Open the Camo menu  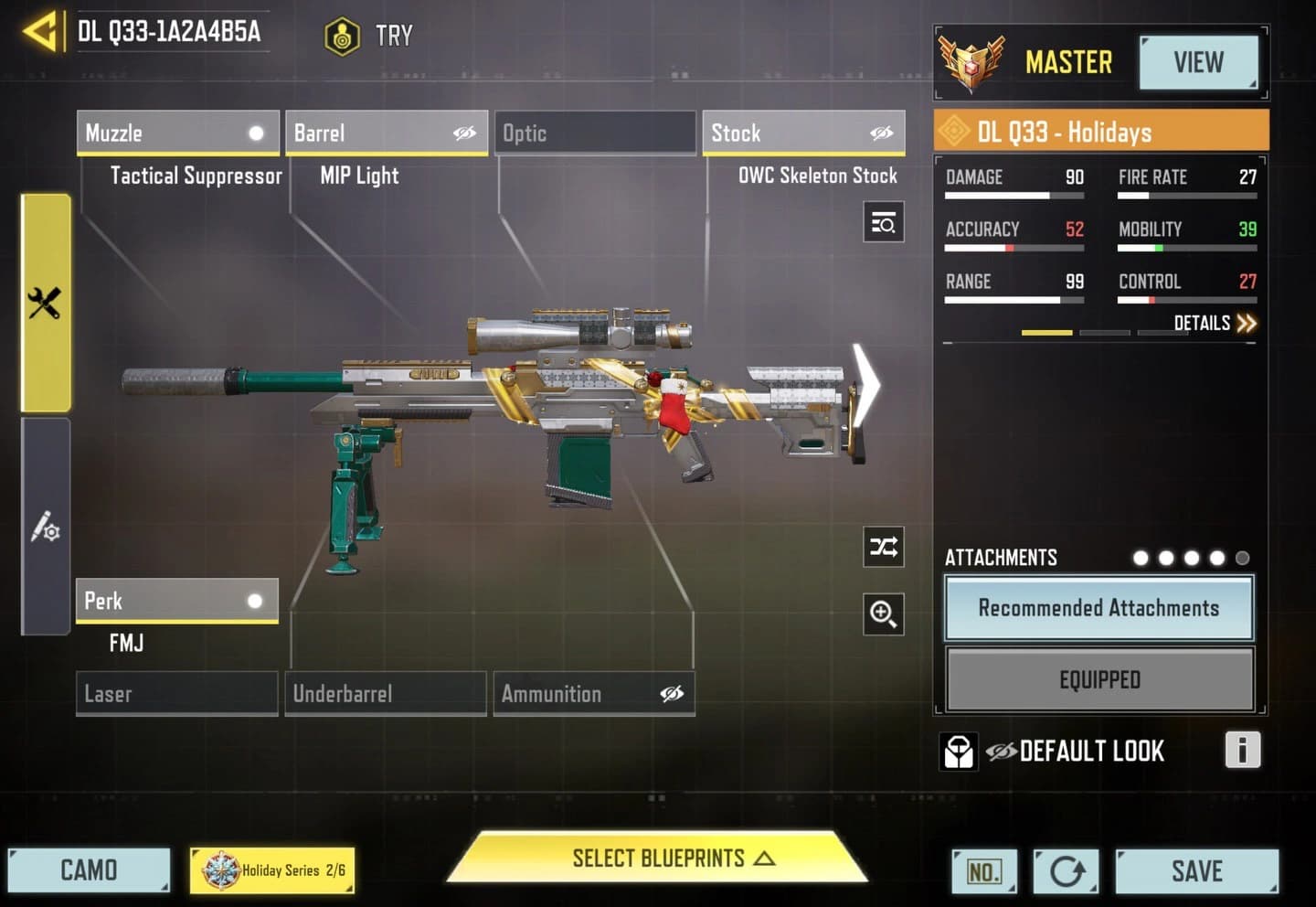pyautogui.click(x=89, y=870)
